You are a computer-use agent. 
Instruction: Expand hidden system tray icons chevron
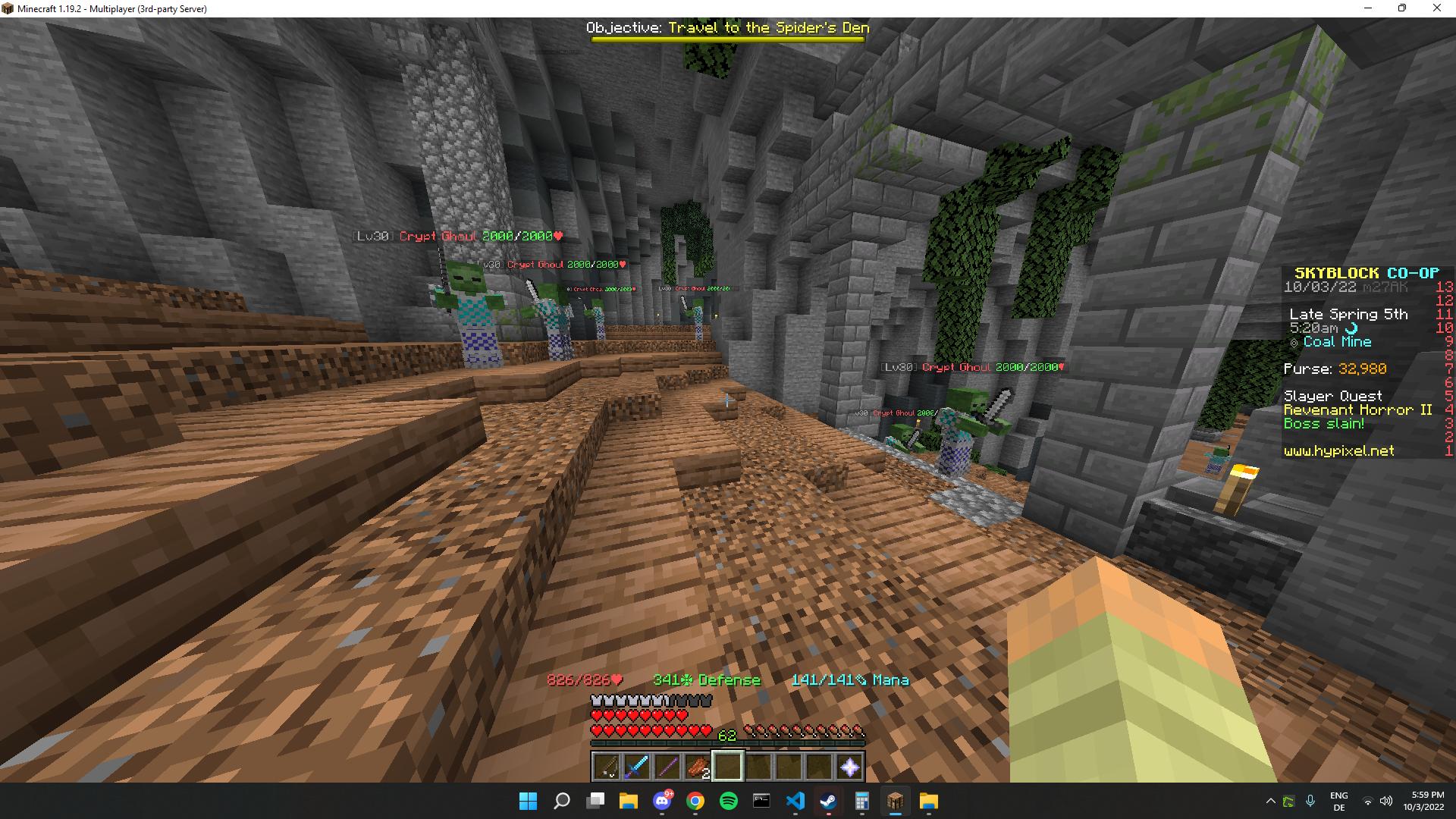[x=1271, y=802]
